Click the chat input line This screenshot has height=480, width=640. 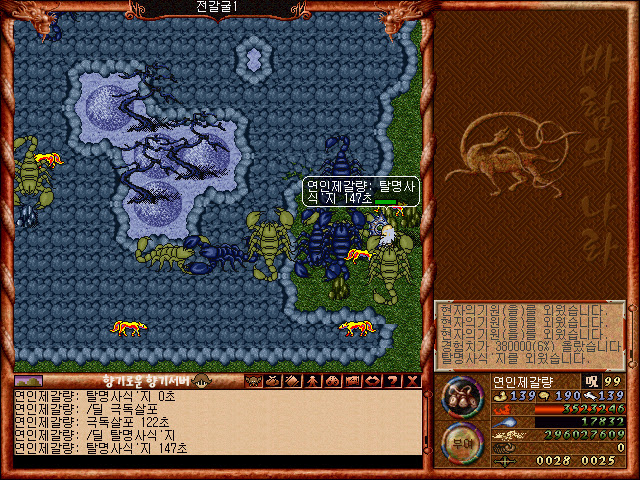point(215,461)
